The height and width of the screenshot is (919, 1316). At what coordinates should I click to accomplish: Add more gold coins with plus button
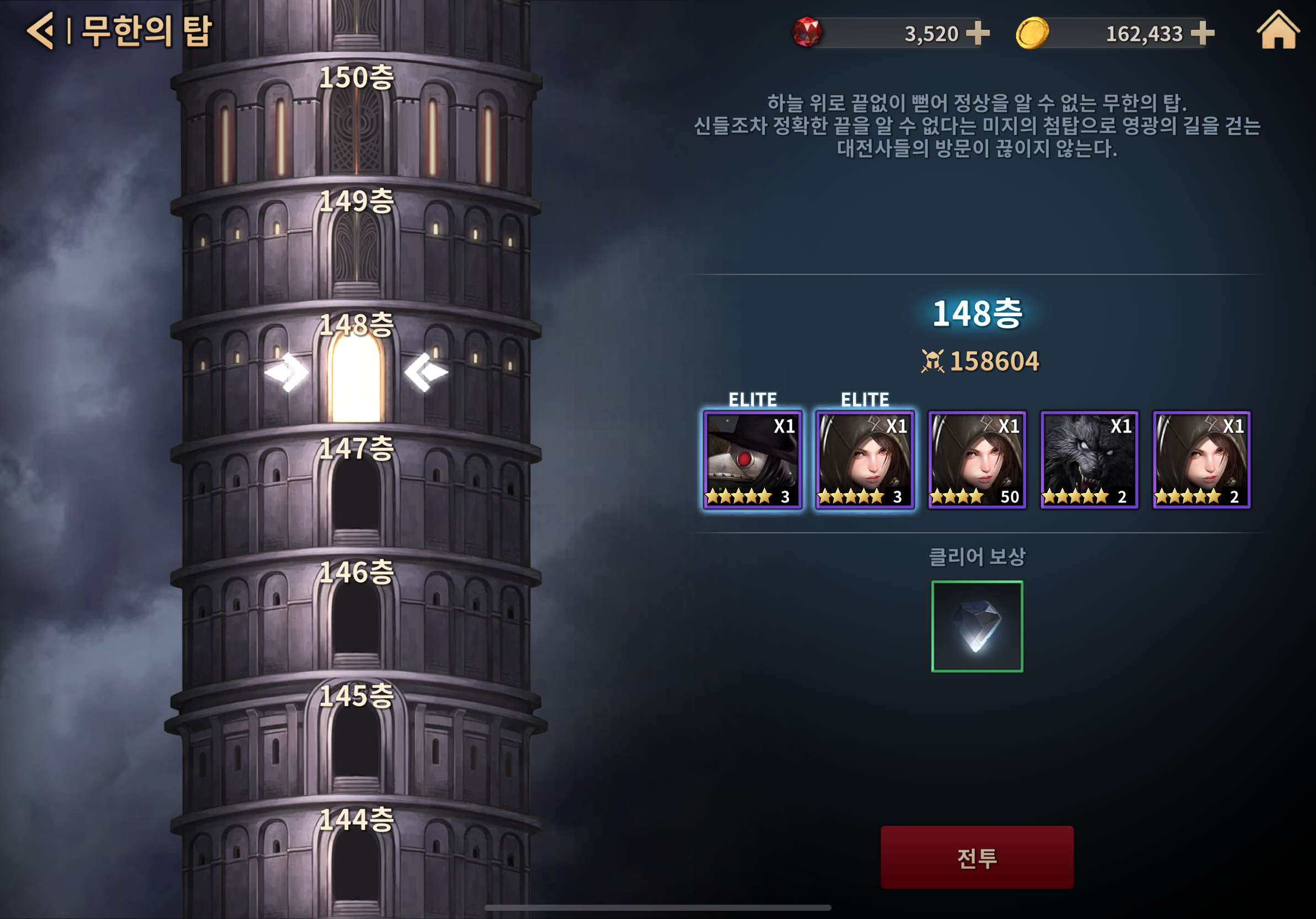(1202, 33)
